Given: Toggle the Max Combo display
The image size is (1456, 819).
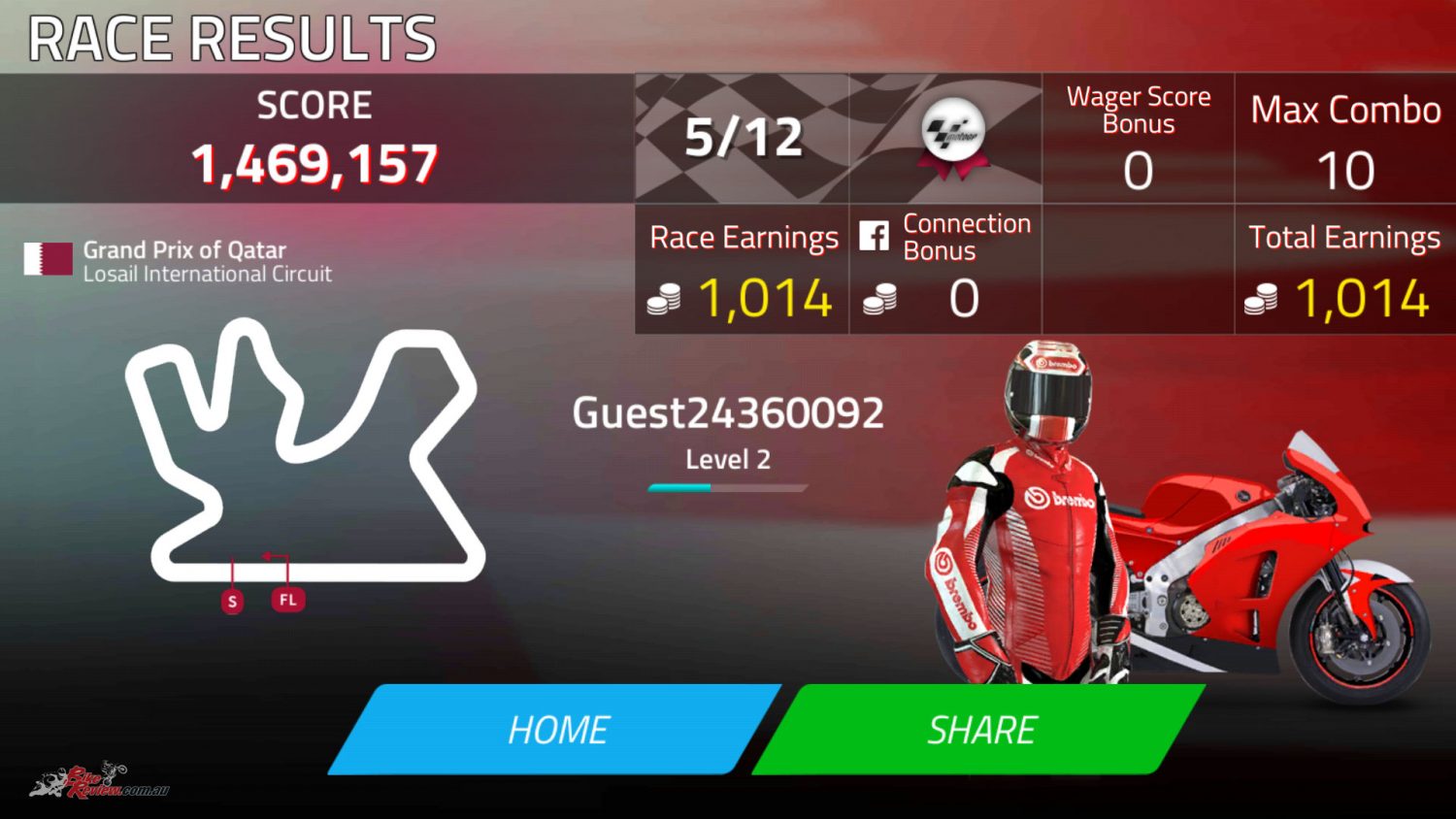Looking at the screenshot, I should coord(1345,138).
